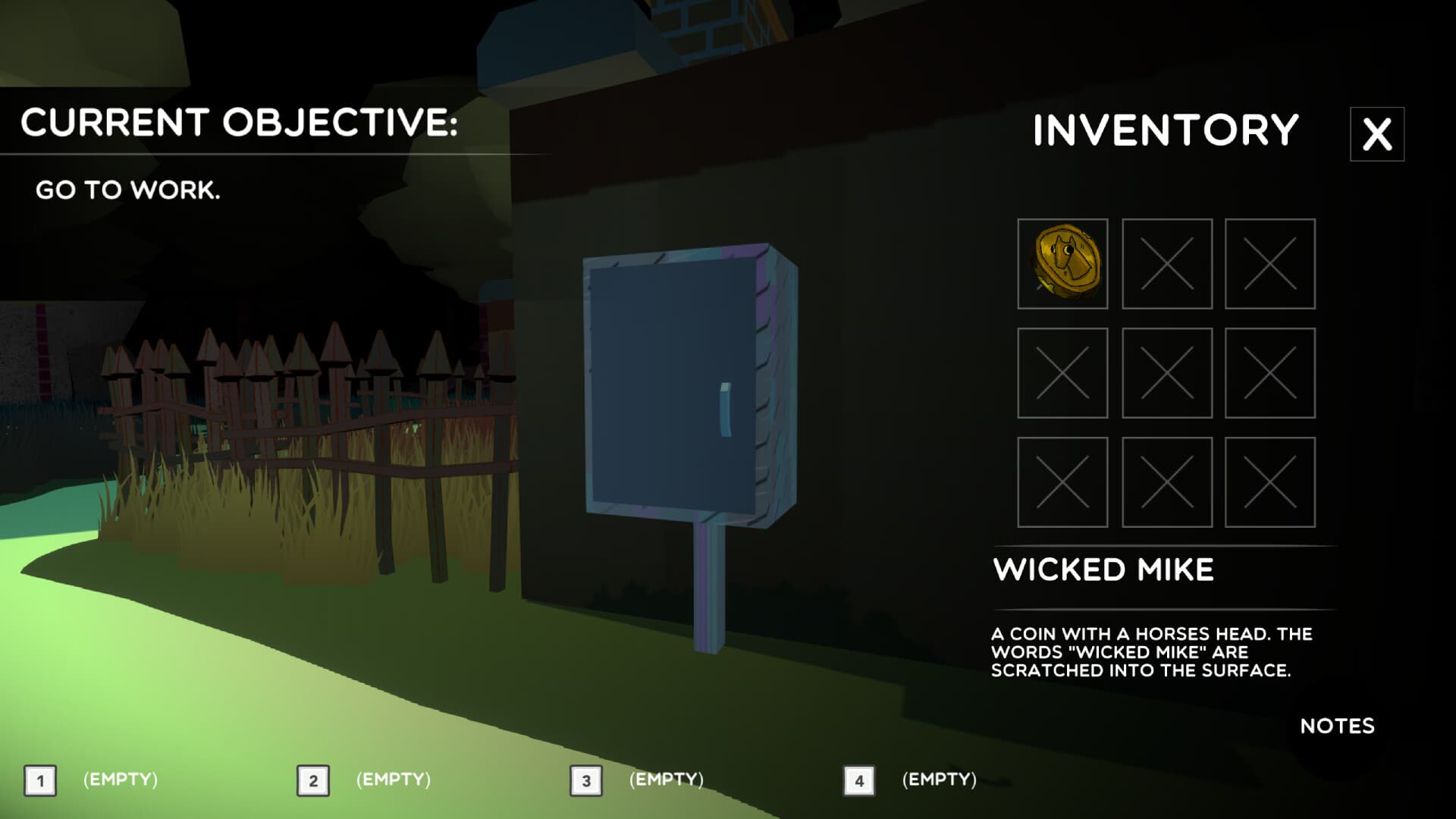Select the middle-left inventory slot

tap(1063, 374)
